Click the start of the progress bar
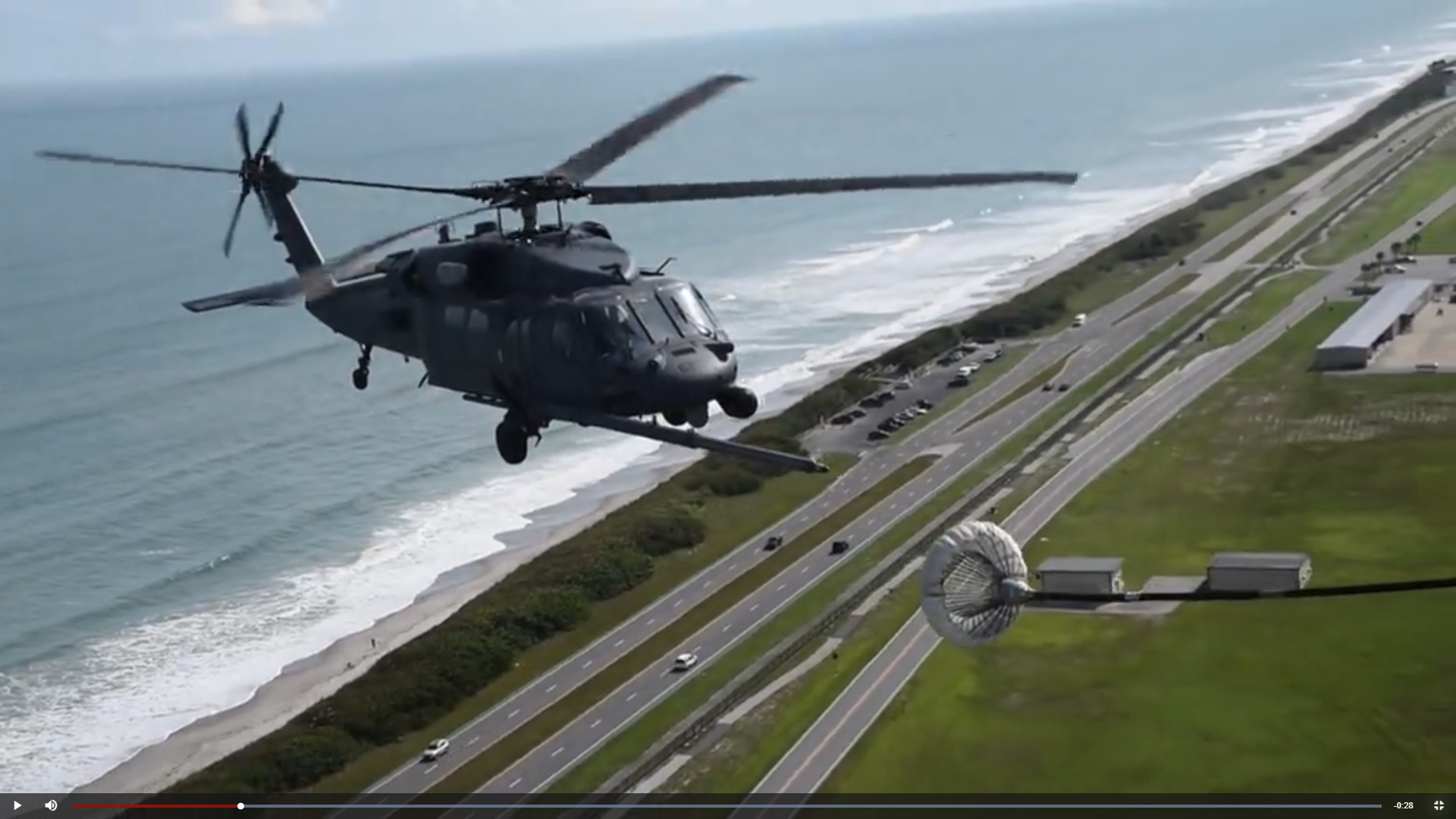Image resolution: width=1456 pixels, height=819 pixels. tap(74, 805)
